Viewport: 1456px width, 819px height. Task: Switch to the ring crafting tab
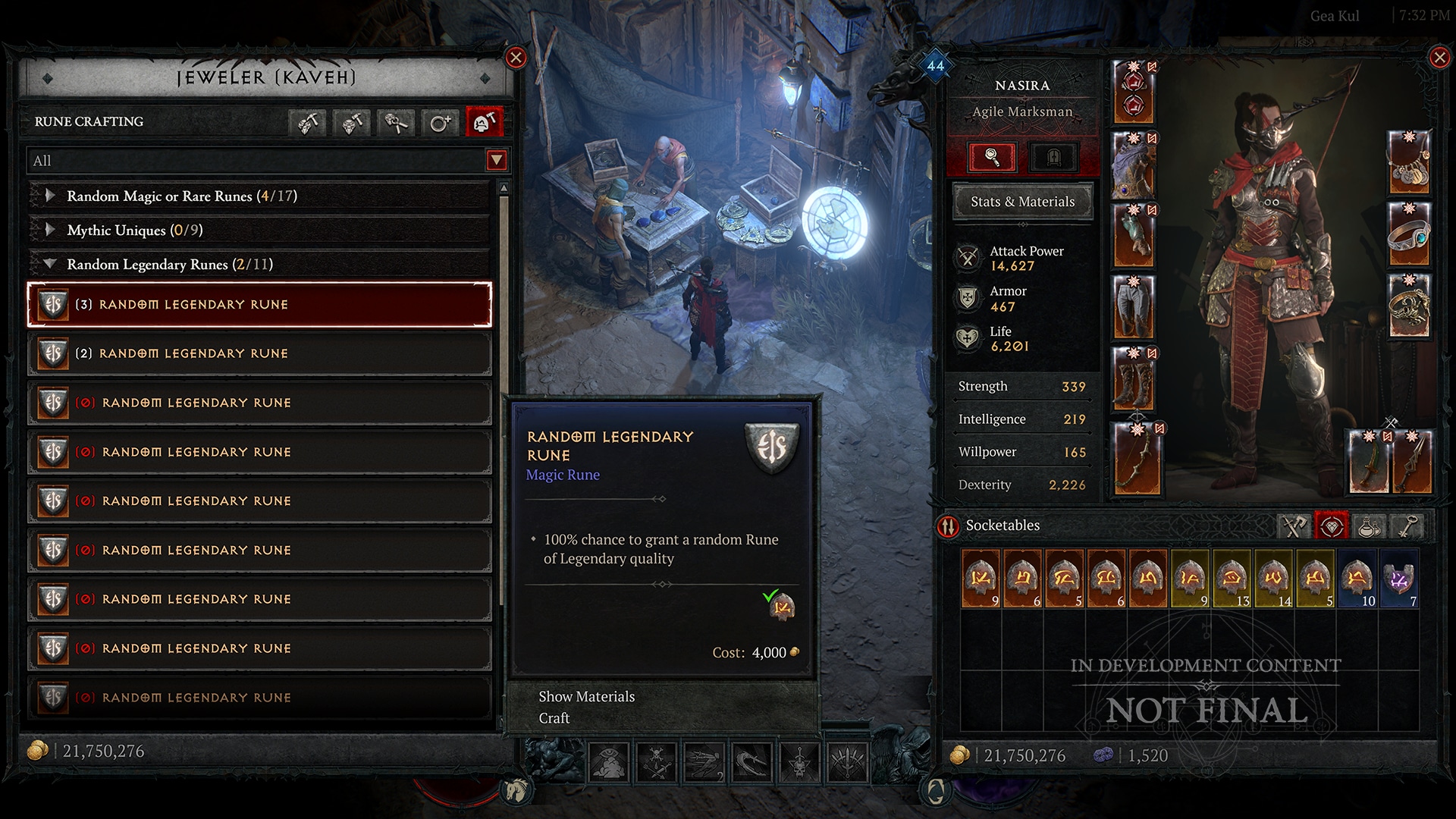click(440, 122)
